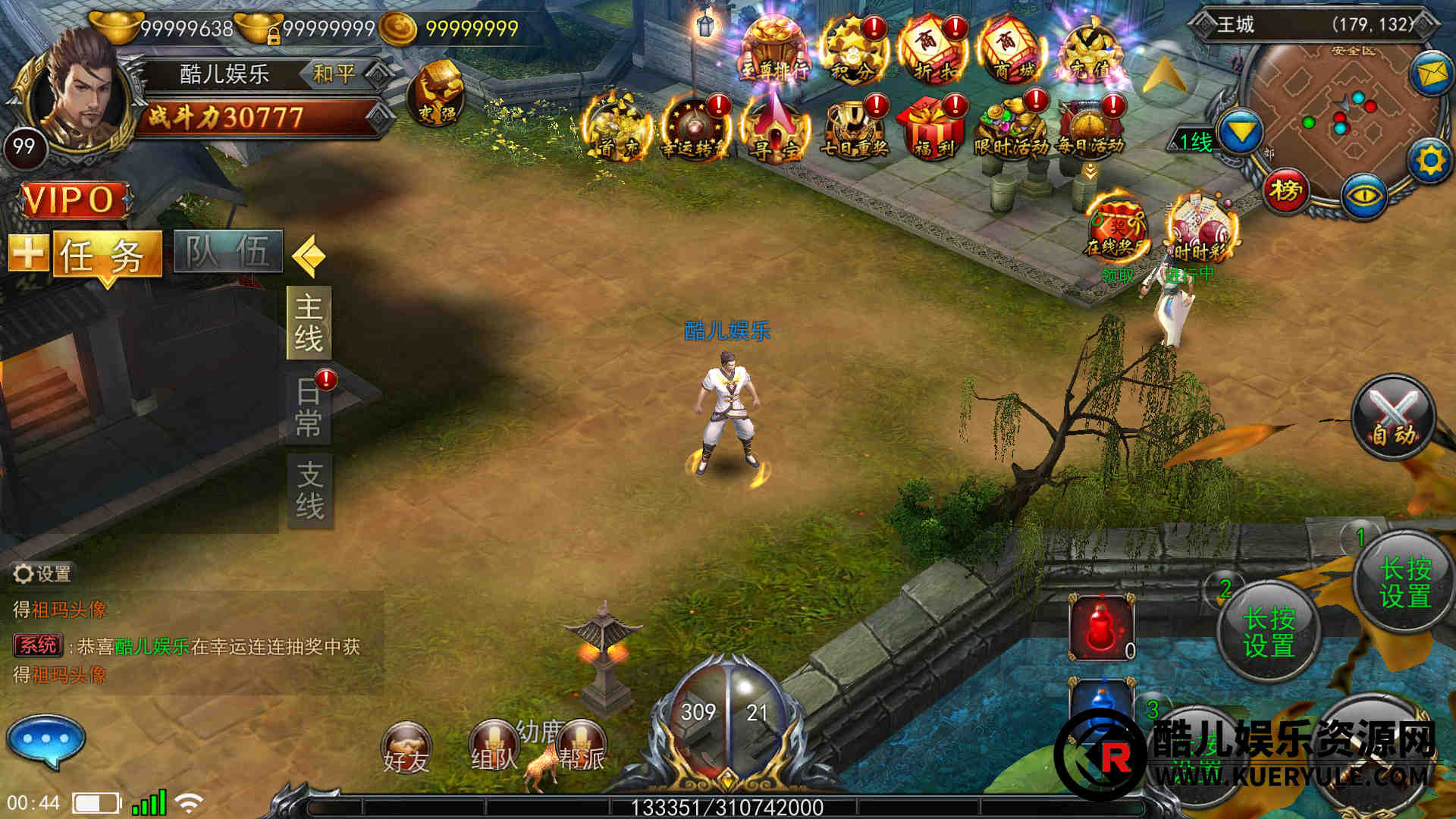Select the 主线 main quest category

pyautogui.click(x=309, y=322)
